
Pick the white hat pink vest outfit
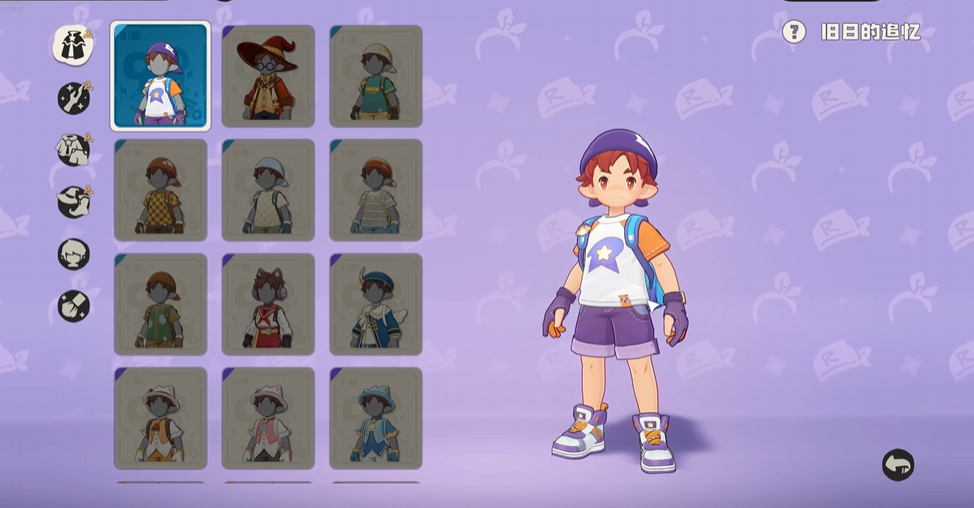(x=268, y=417)
